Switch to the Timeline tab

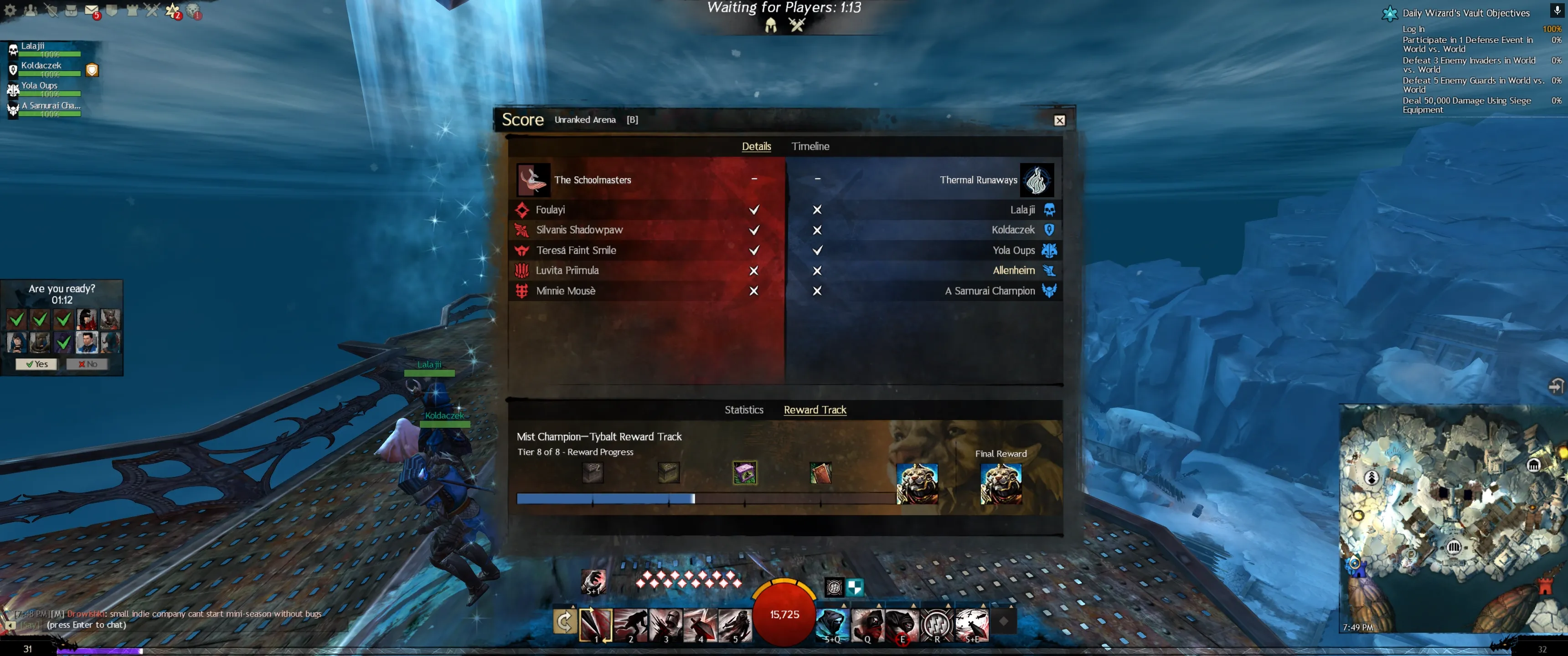(810, 146)
